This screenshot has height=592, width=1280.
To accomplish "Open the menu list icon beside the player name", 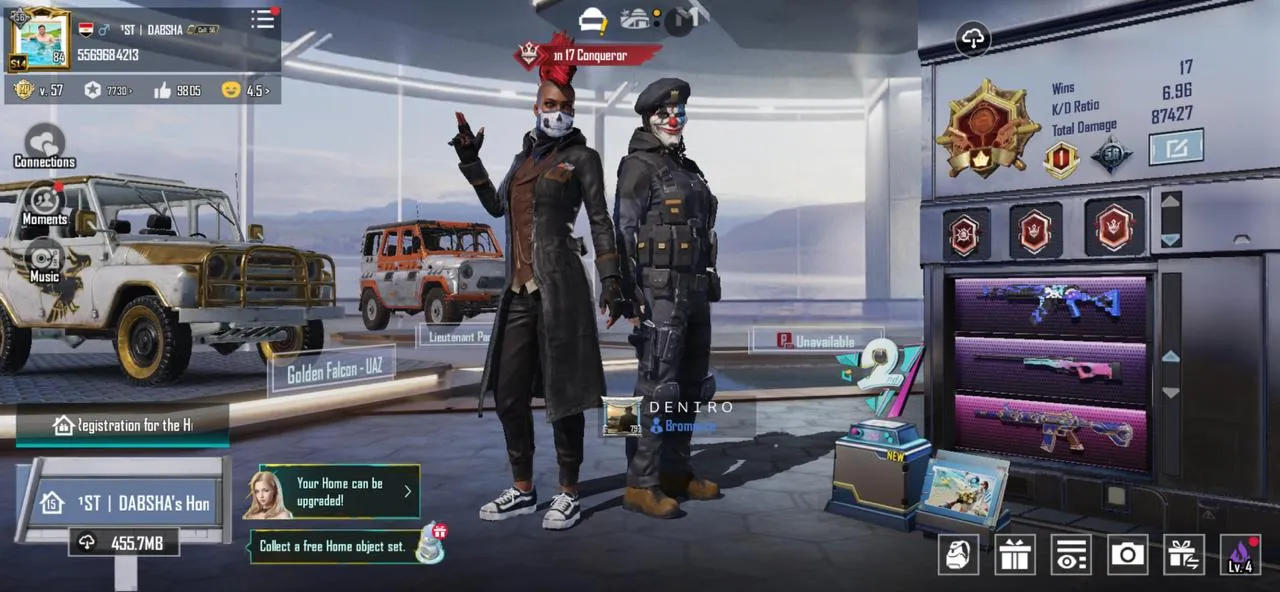I will click(263, 19).
